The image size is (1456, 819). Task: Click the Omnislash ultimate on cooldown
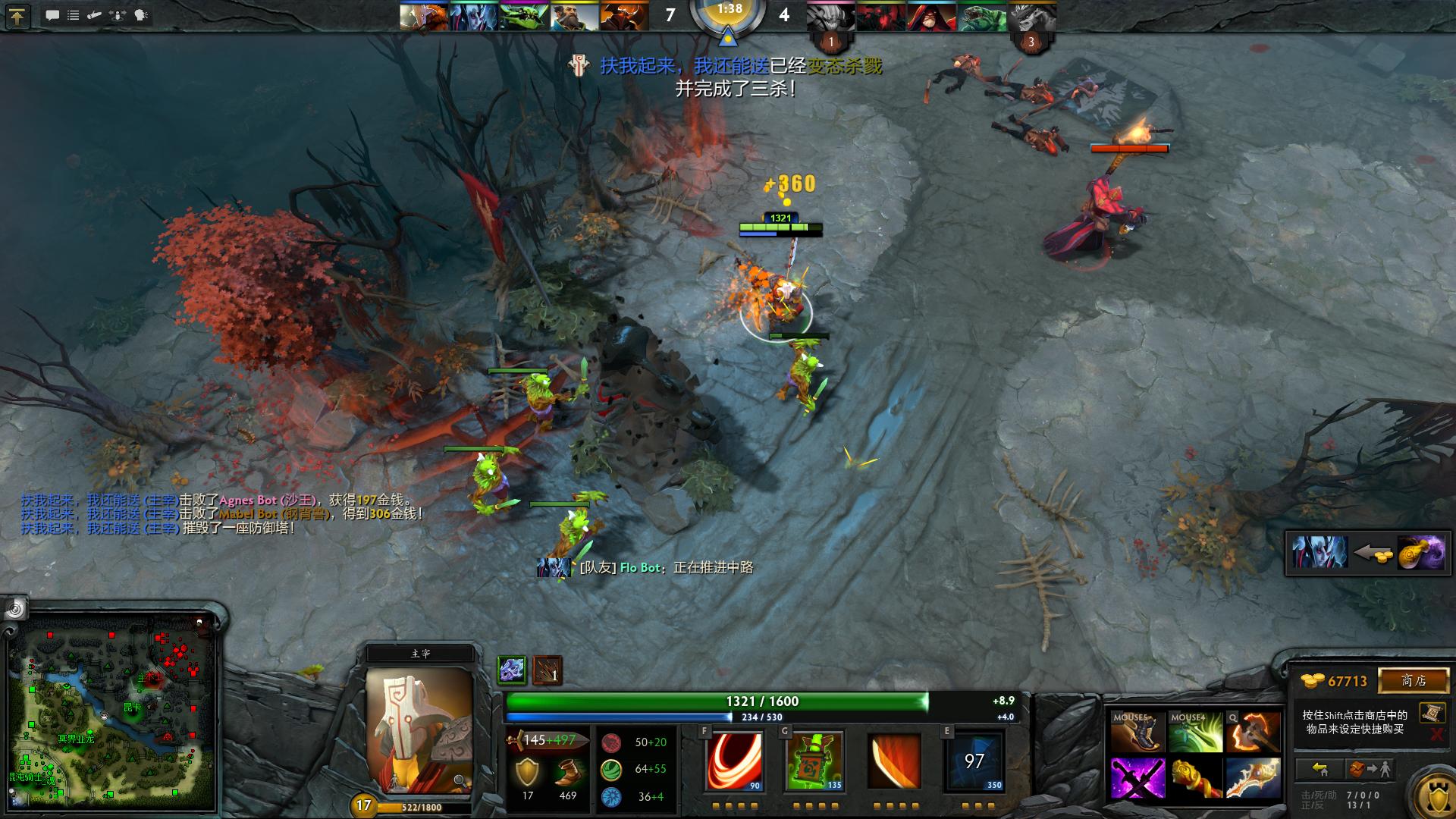coord(975,761)
